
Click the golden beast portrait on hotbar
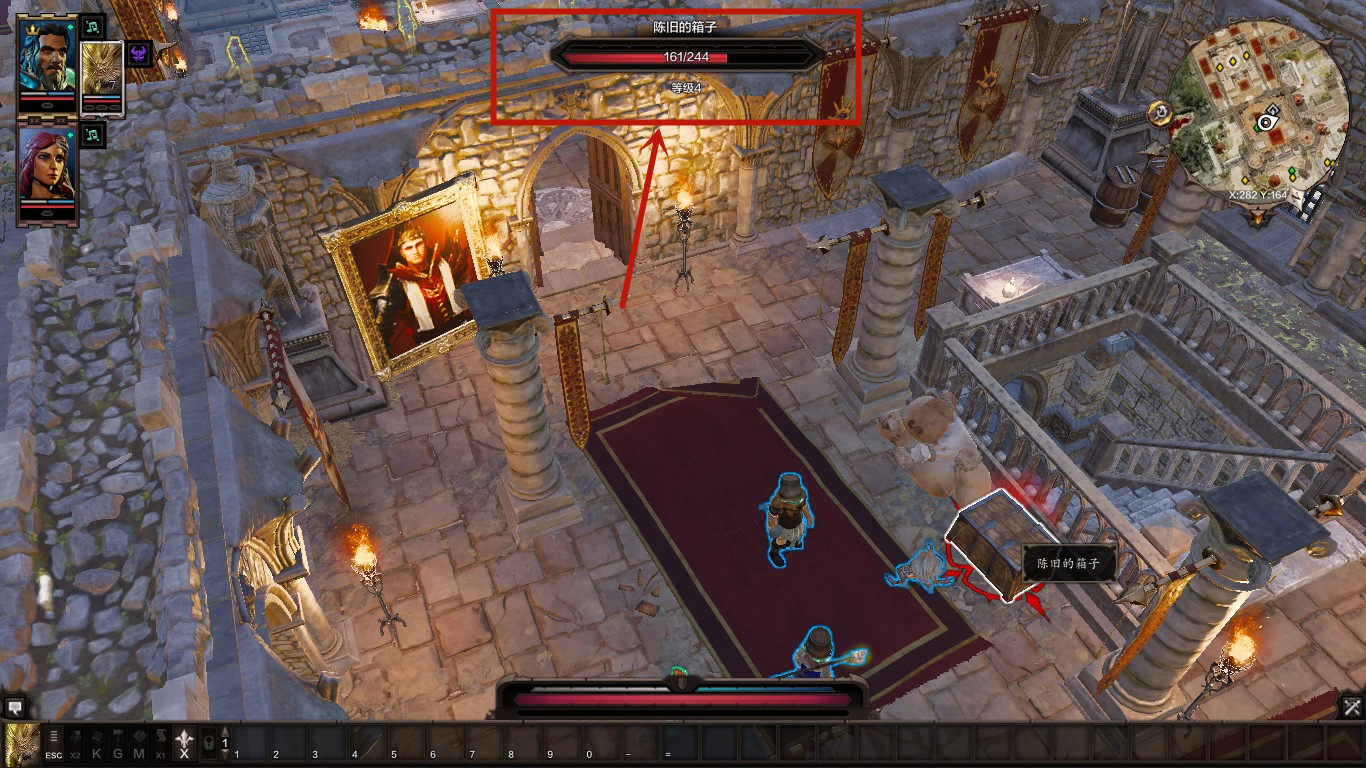pos(21,742)
